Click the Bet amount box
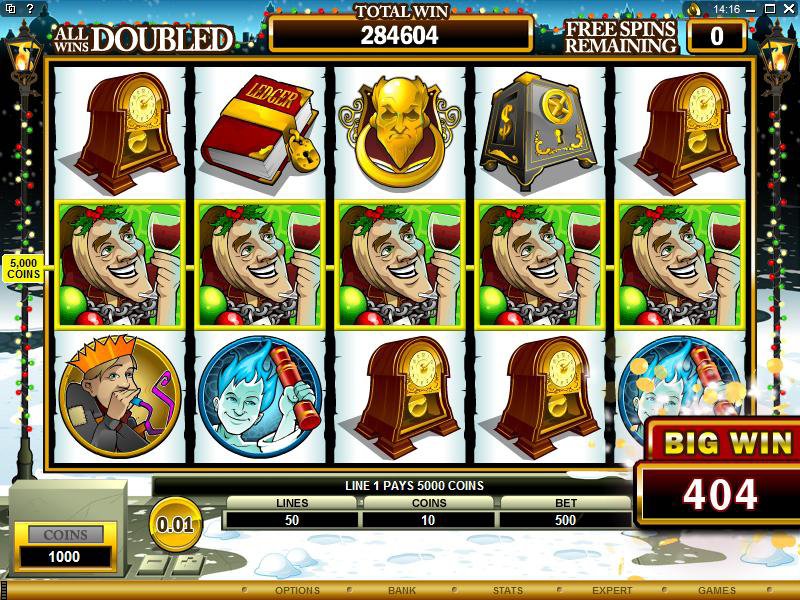 (566, 519)
